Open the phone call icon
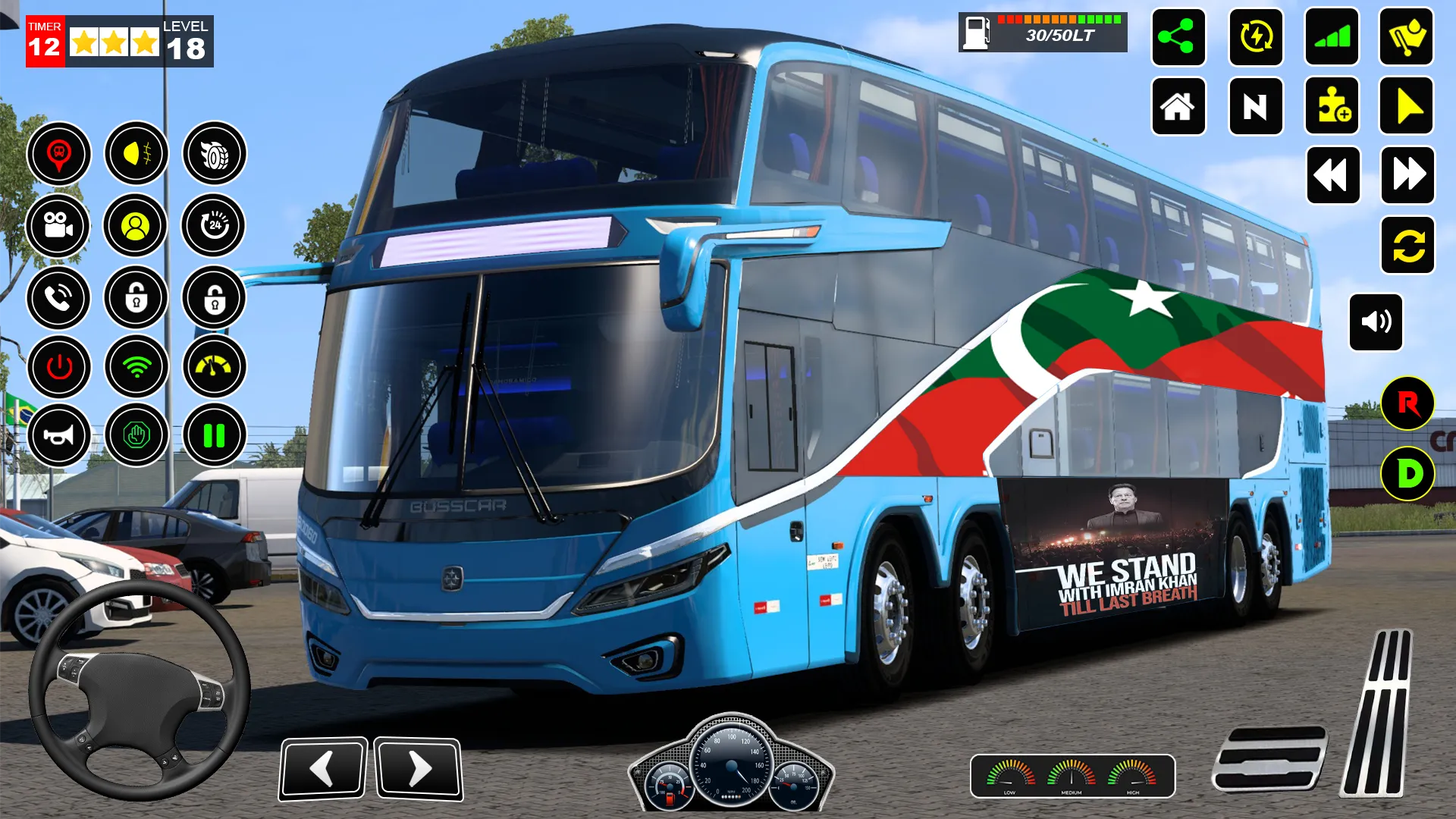The image size is (1456, 819). point(58,298)
